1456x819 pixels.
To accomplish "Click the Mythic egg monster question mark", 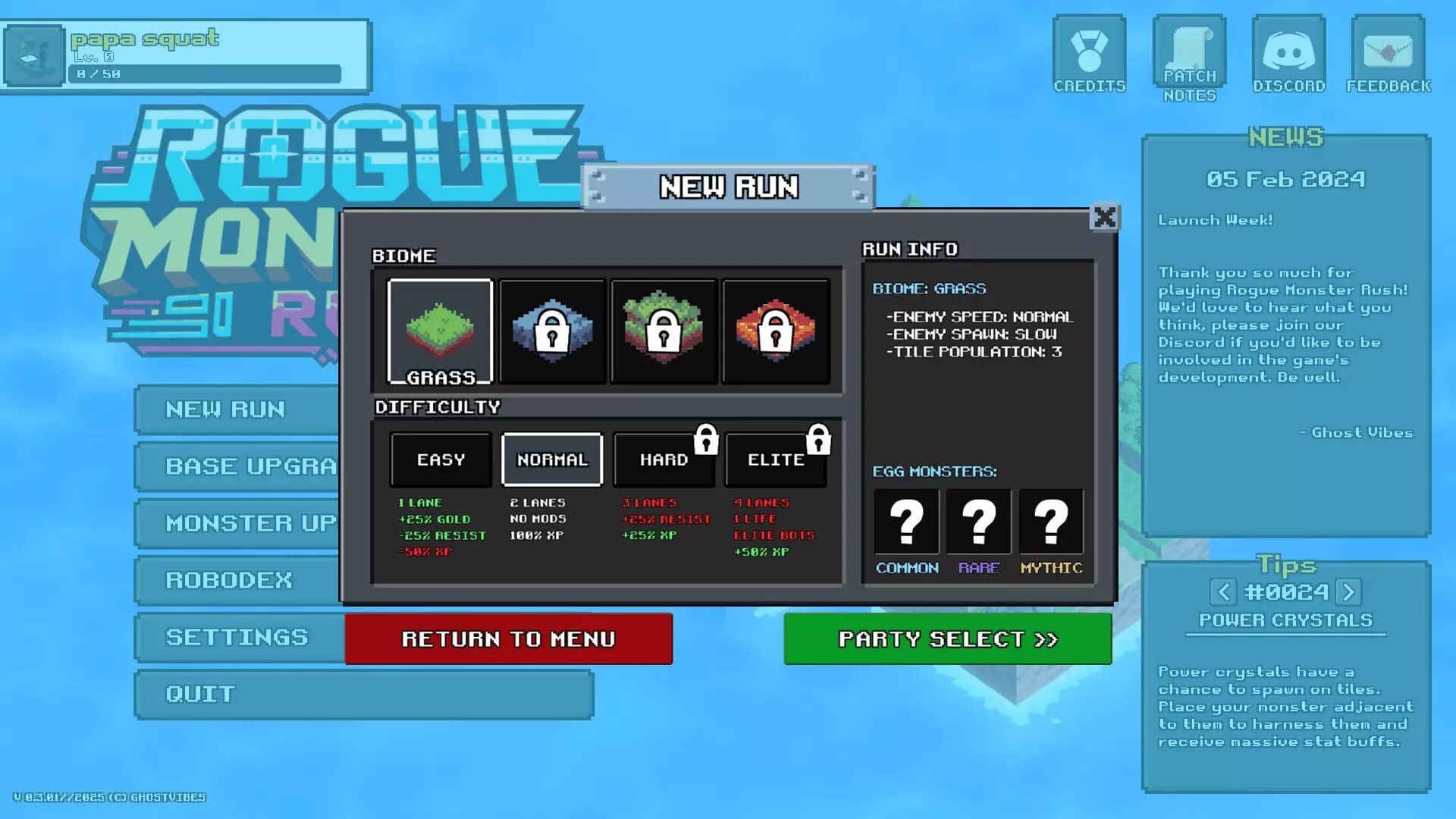I will click(1051, 521).
